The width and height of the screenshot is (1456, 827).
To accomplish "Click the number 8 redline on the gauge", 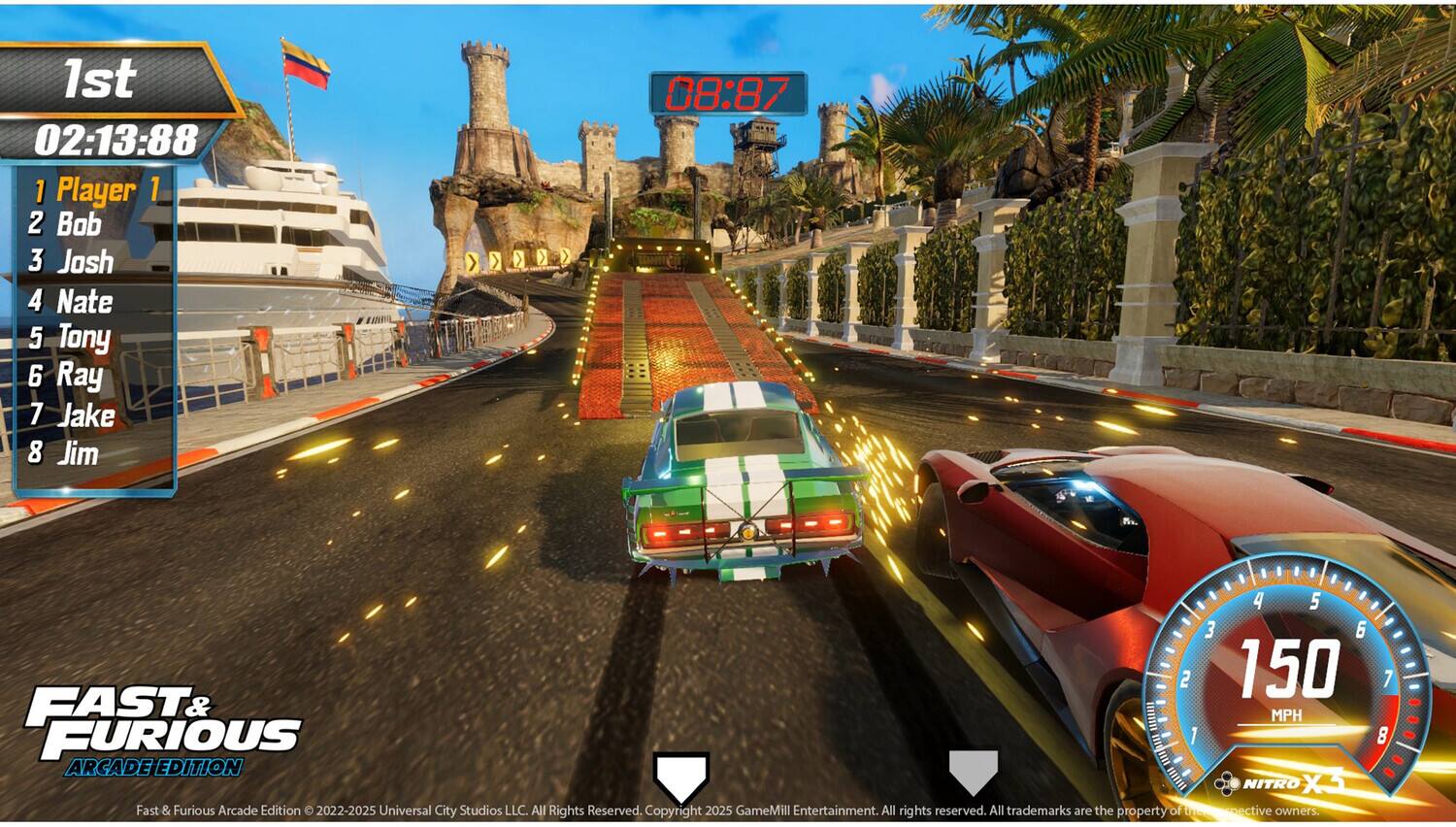I will [x=1382, y=737].
